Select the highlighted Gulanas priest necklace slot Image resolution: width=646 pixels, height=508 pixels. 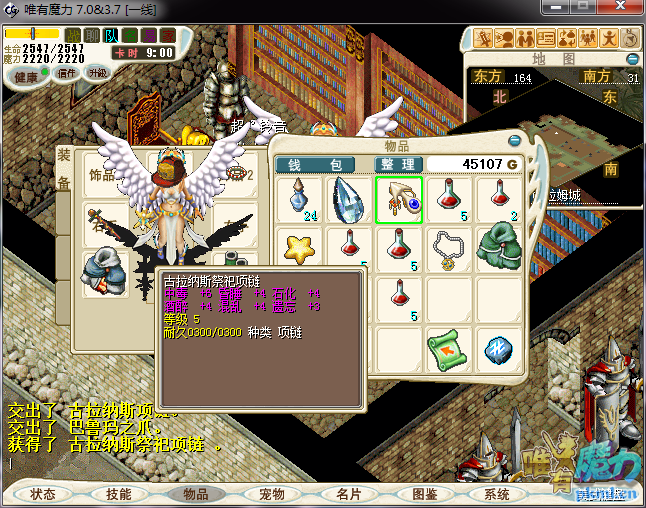point(399,199)
